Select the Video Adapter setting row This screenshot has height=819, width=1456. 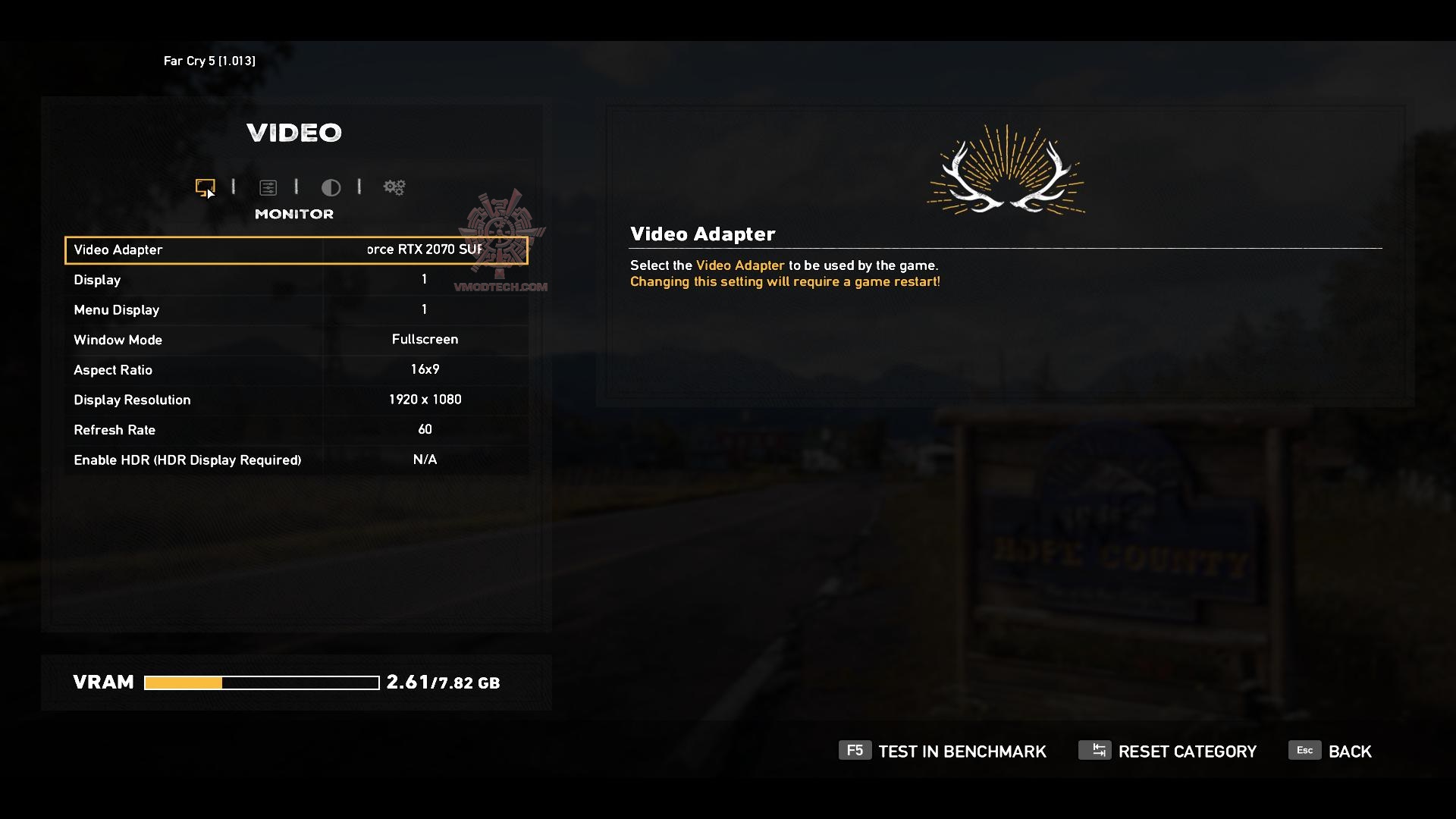(296, 250)
